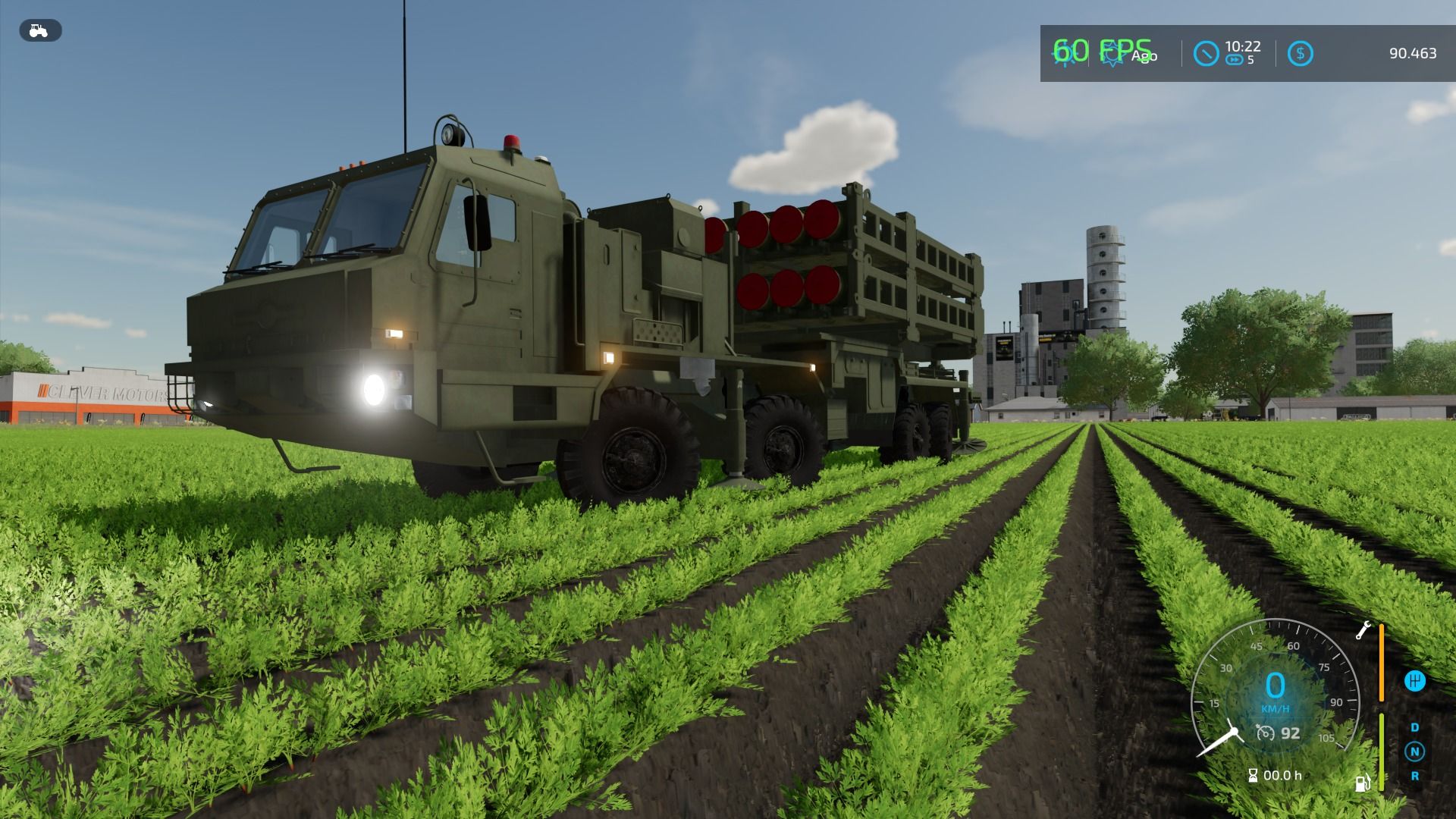Open the weather forecast sun icon
1456x819 pixels.
point(1112,54)
